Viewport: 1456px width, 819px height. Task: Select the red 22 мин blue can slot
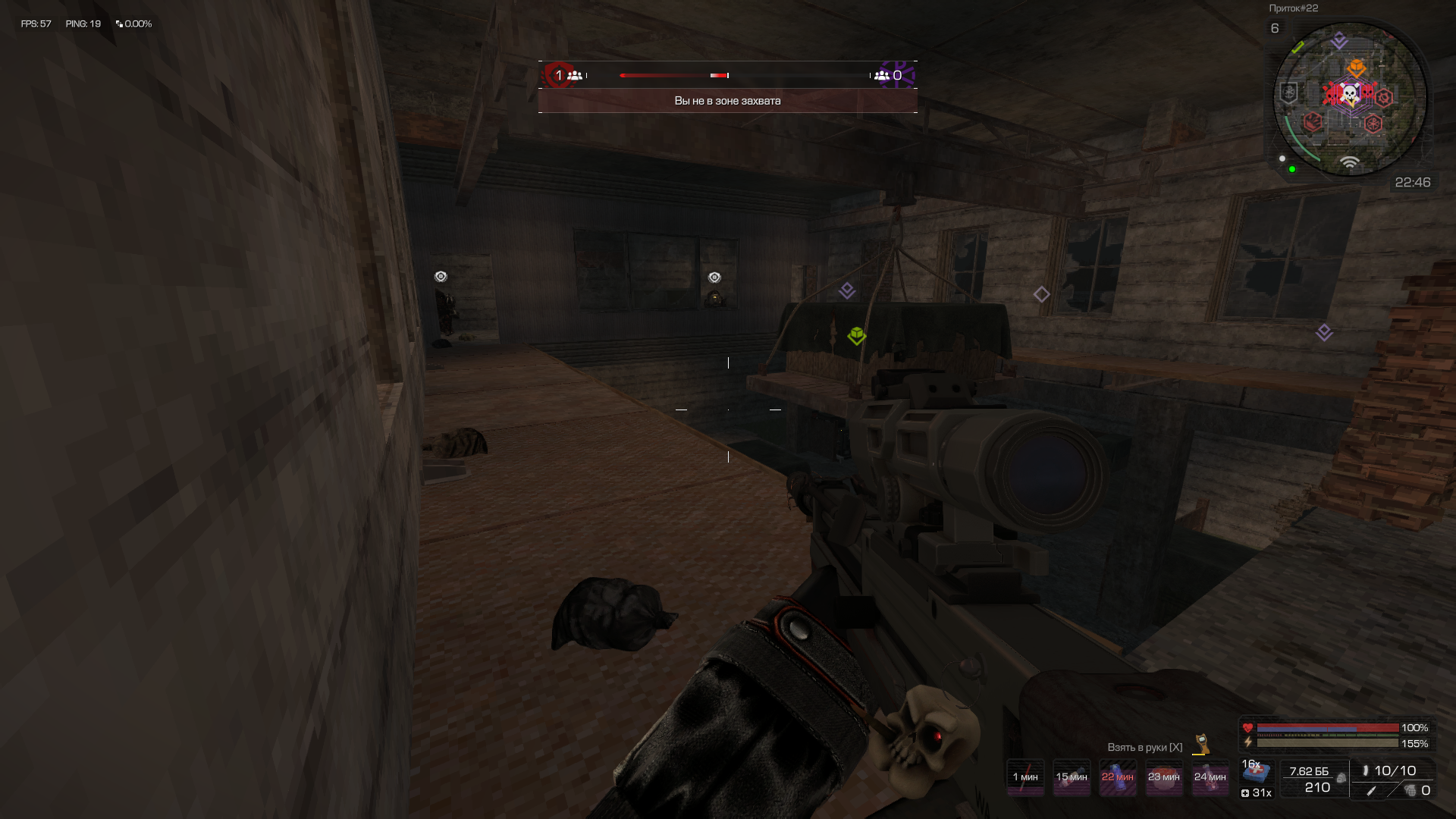point(1118,777)
